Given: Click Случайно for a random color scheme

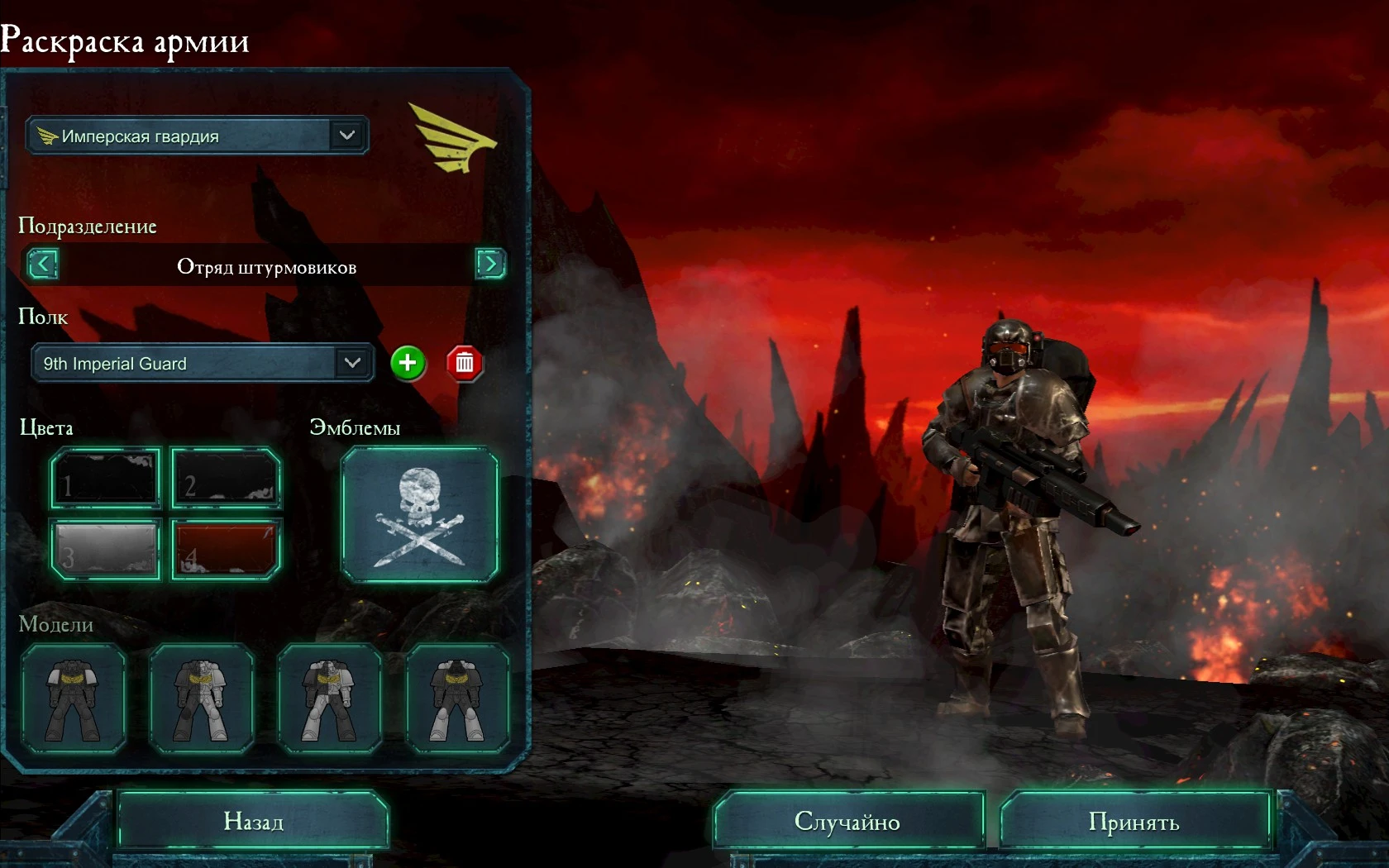Looking at the screenshot, I should click(848, 821).
